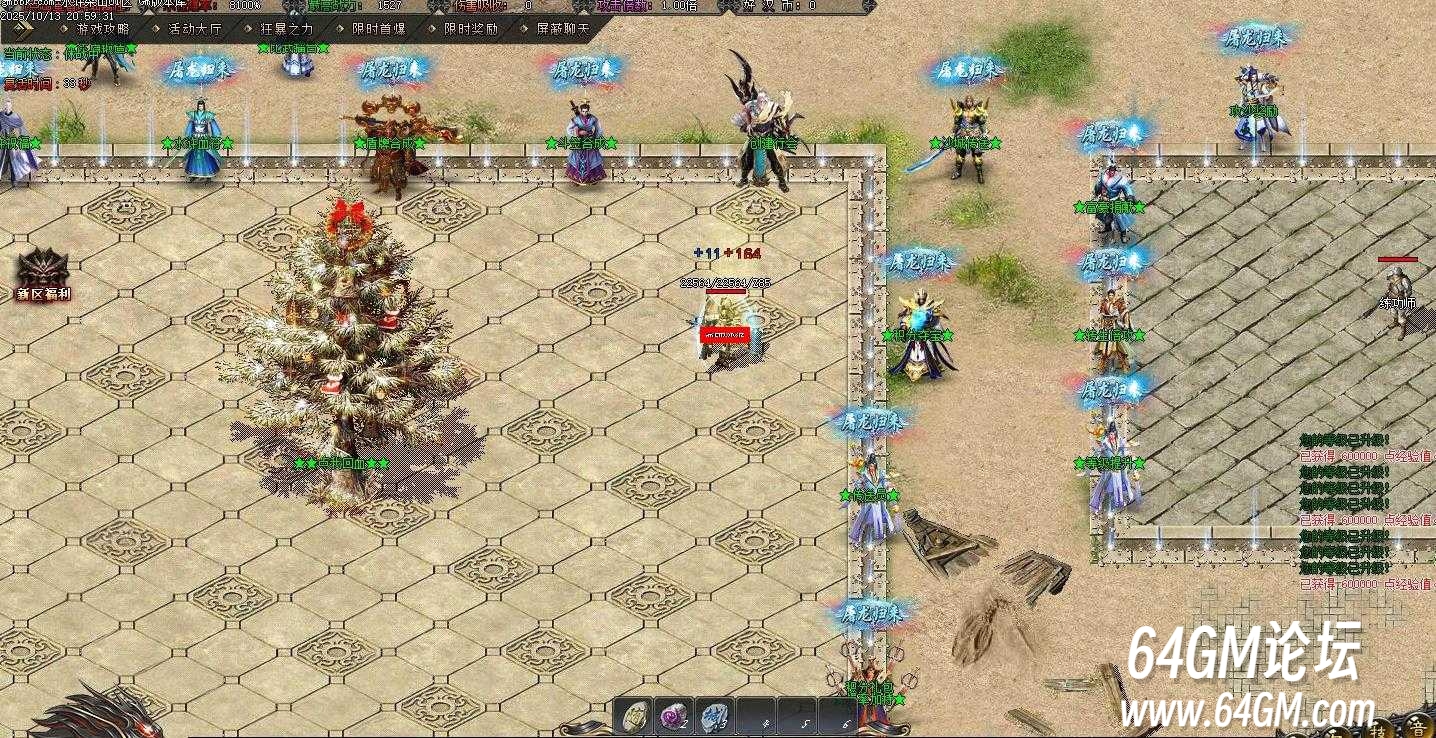Click the 限时首爆 button

pos(380,31)
